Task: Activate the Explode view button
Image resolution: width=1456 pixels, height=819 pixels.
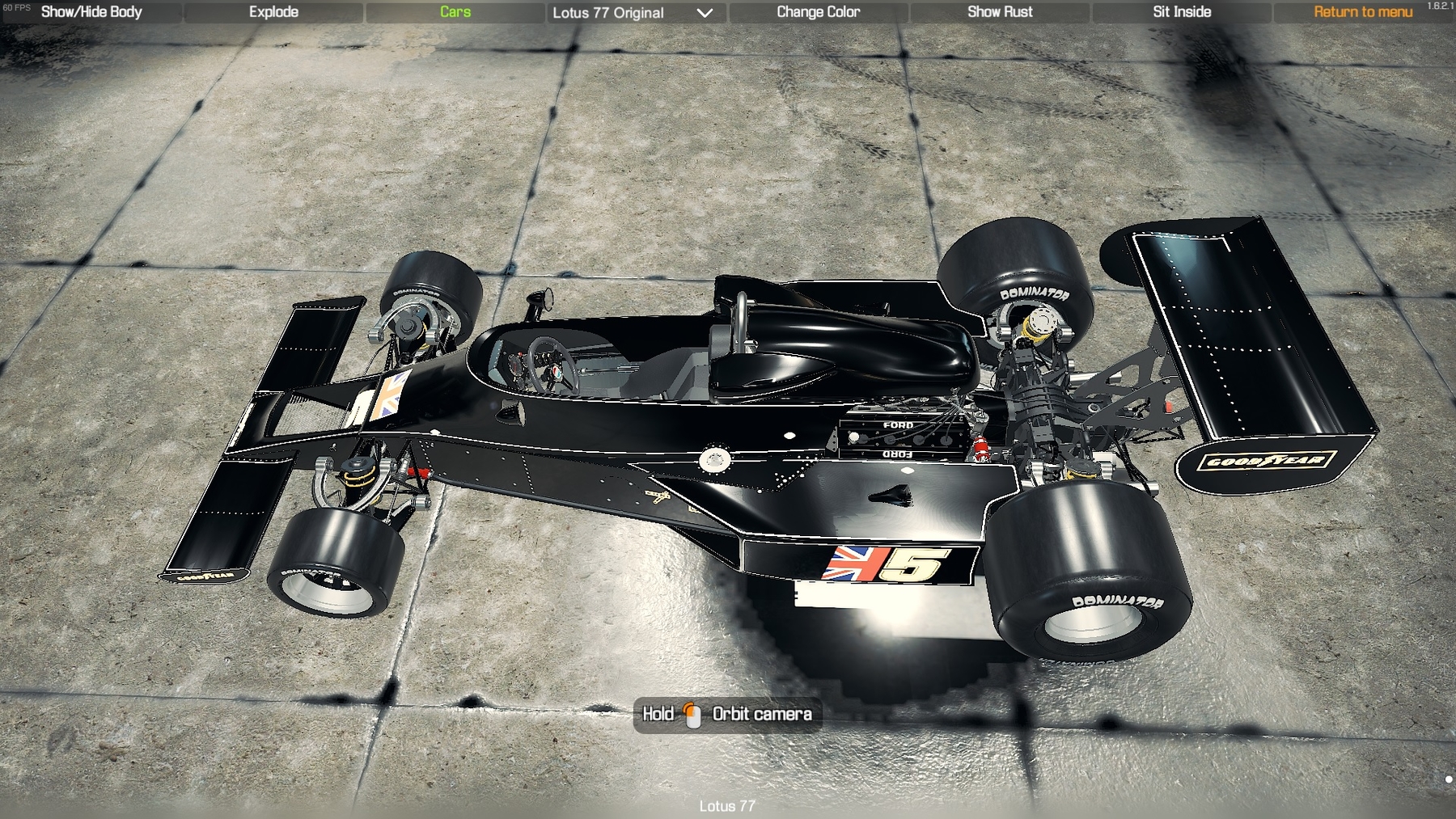Action: coord(273,12)
